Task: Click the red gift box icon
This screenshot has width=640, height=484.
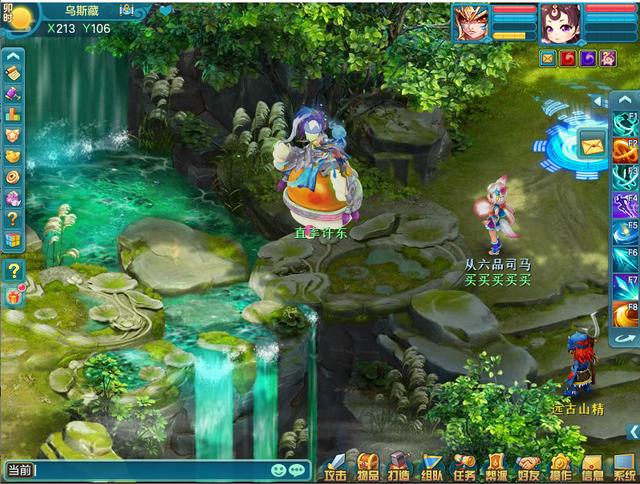Action: tap(13, 295)
